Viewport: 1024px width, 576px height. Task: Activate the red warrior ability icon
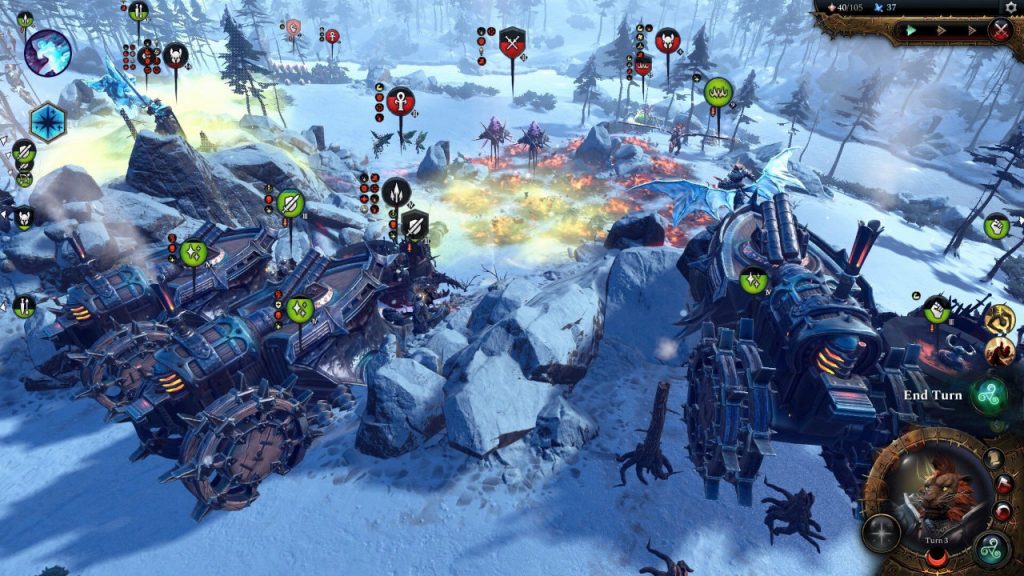(x=999, y=351)
